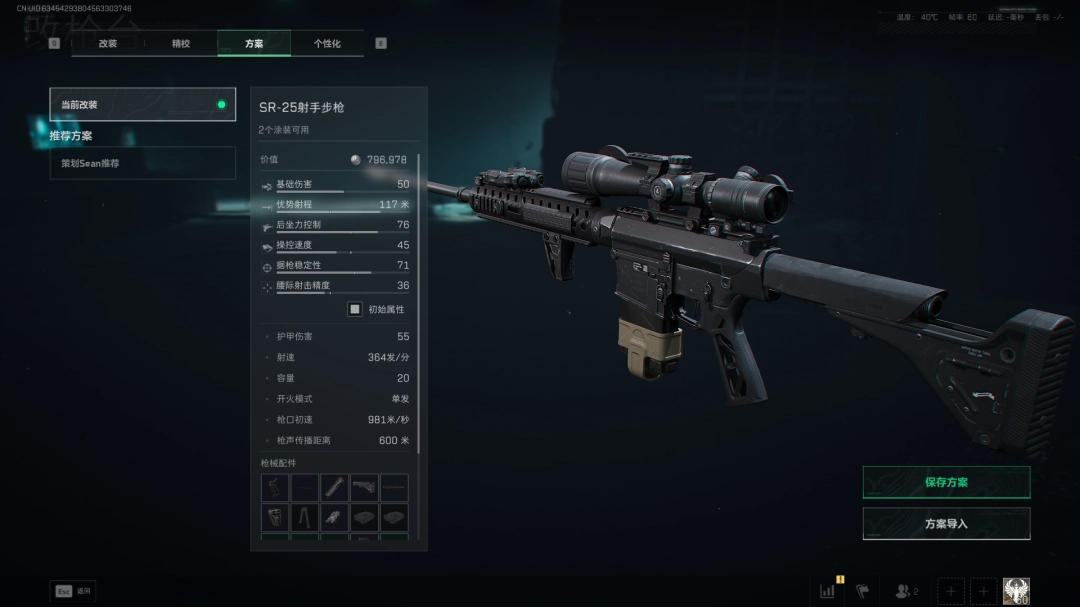This screenshot has height=607, width=1080.
Task: Open the friends list icon
Action: 906,591
